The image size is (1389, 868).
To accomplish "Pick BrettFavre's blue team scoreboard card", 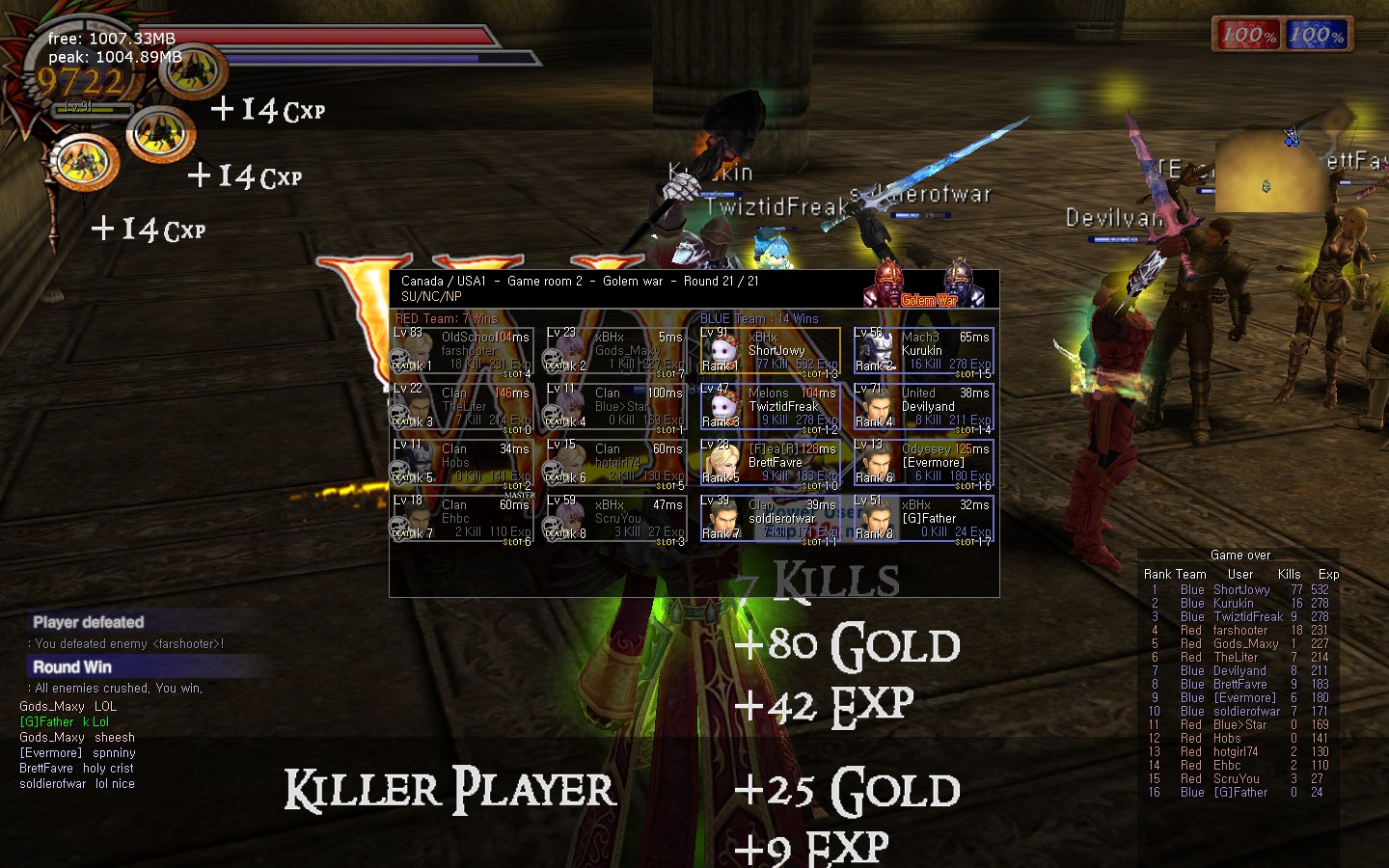I will (770, 464).
